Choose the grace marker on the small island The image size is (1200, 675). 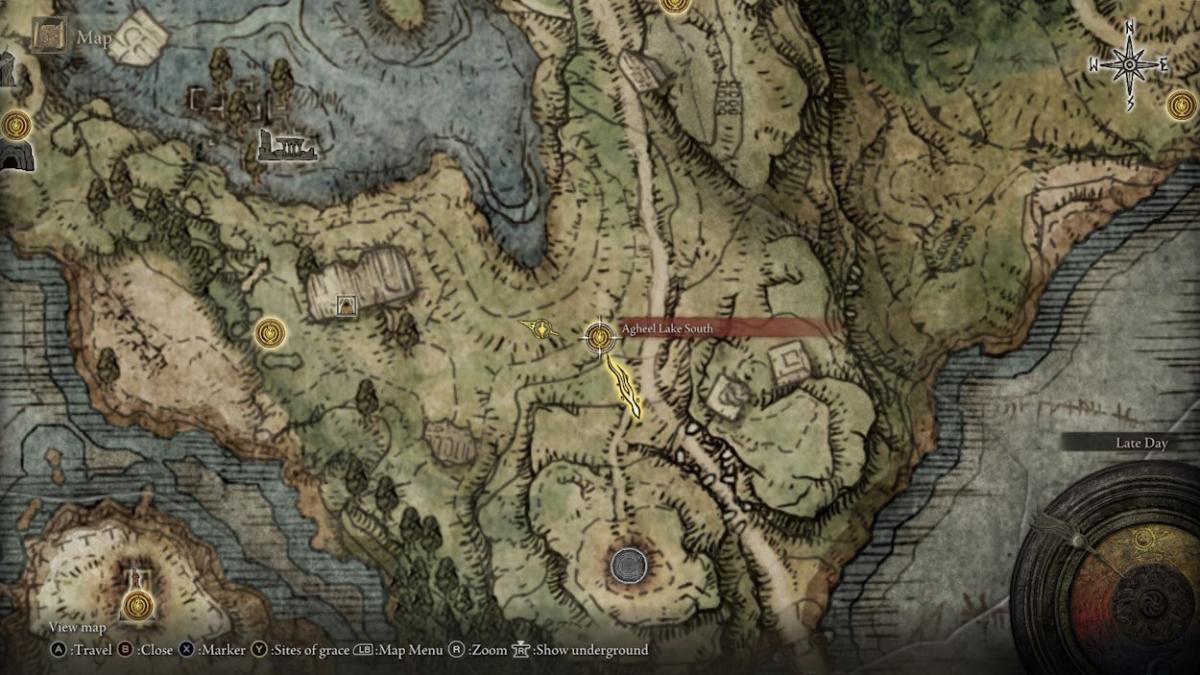(139, 604)
